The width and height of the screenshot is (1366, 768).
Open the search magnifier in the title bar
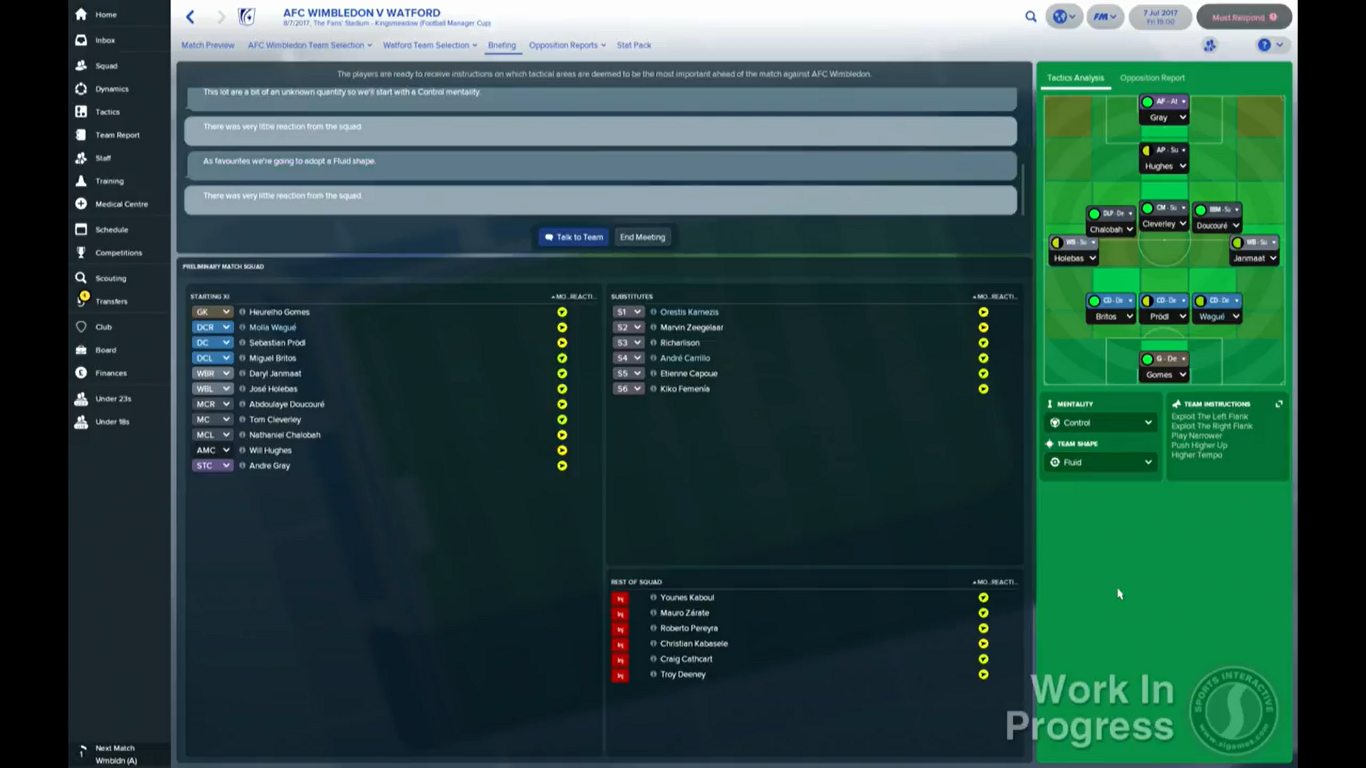[x=1030, y=17]
